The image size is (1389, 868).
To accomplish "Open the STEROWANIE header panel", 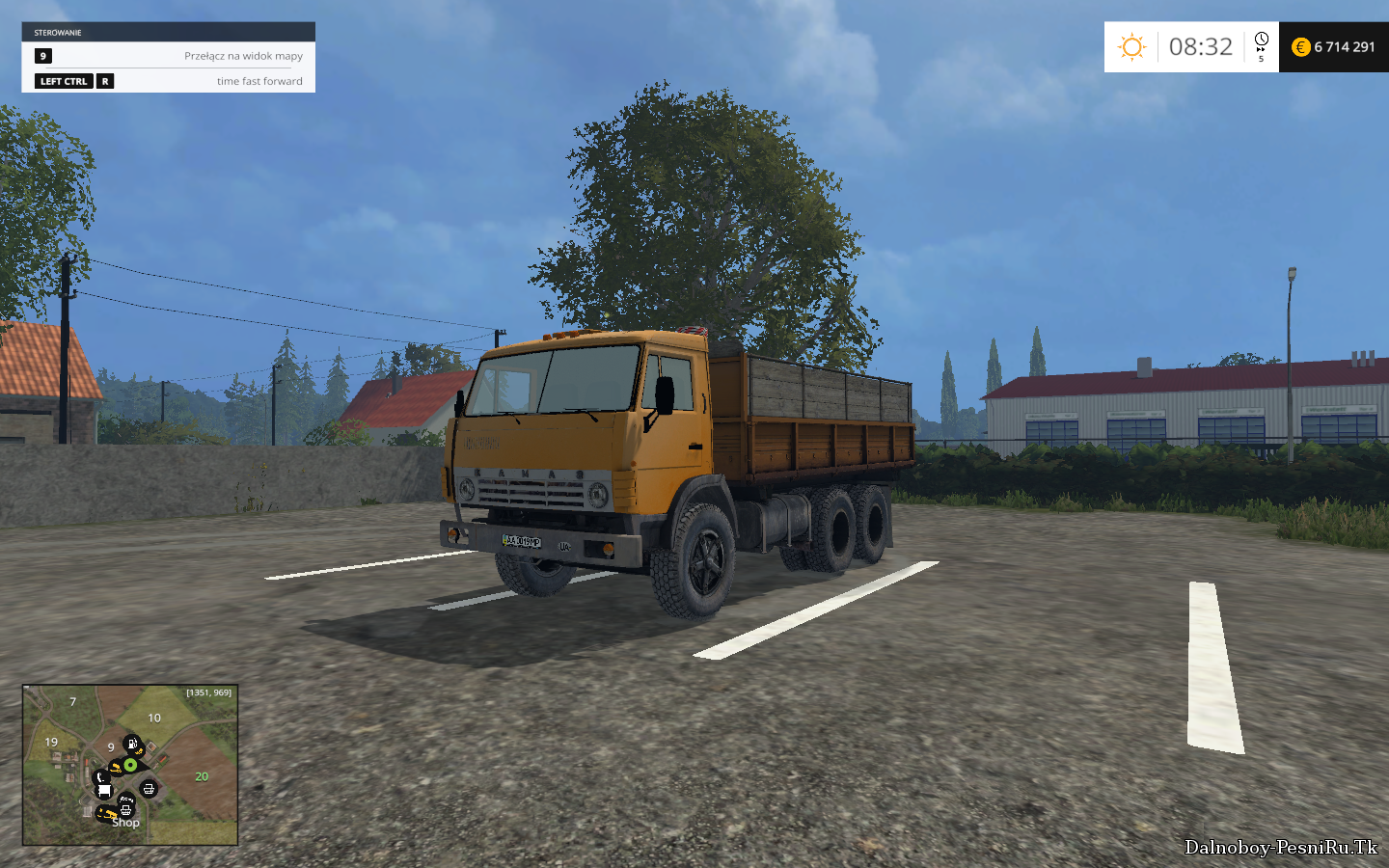I will (x=58, y=31).
